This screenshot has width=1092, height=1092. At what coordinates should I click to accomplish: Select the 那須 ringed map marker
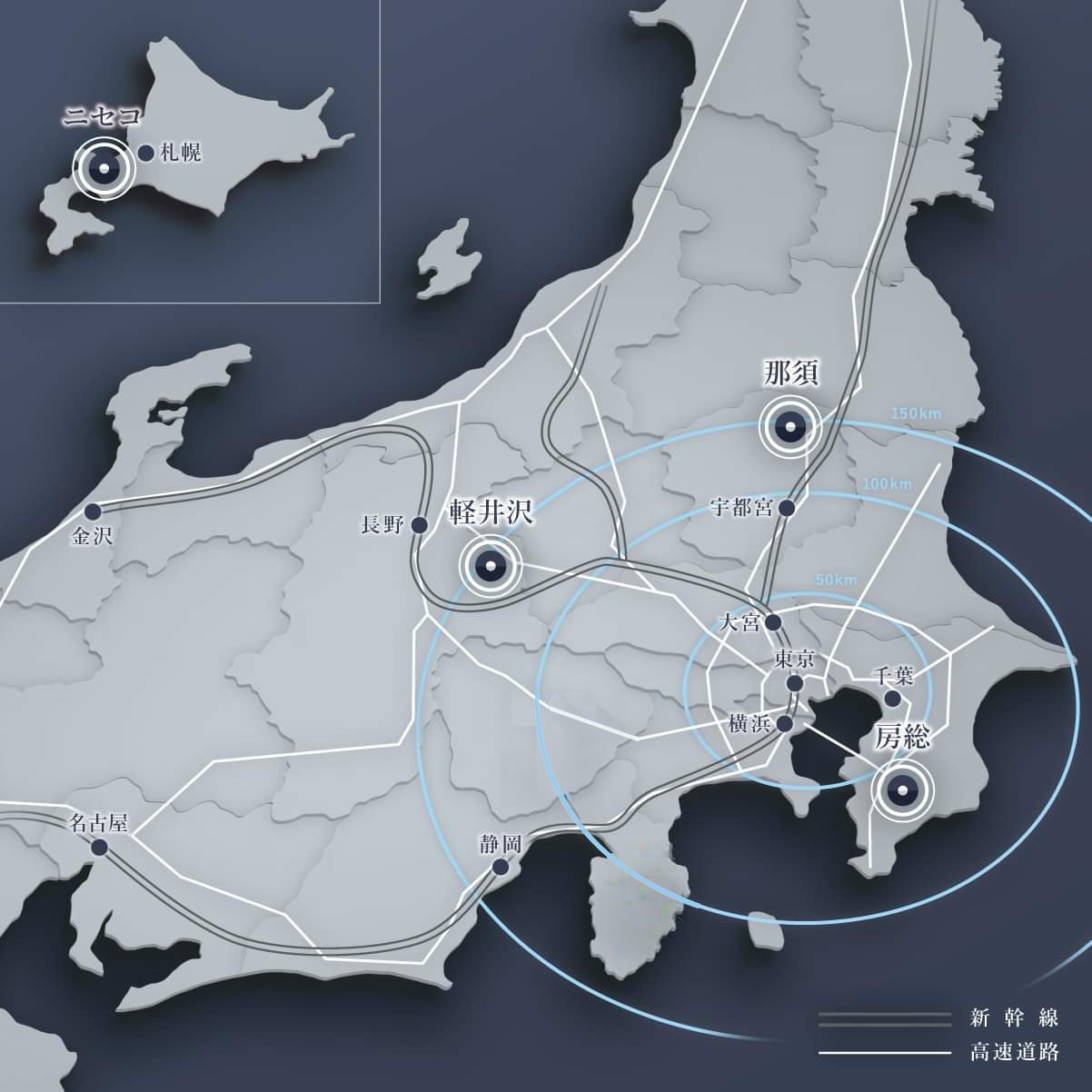tap(790, 426)
